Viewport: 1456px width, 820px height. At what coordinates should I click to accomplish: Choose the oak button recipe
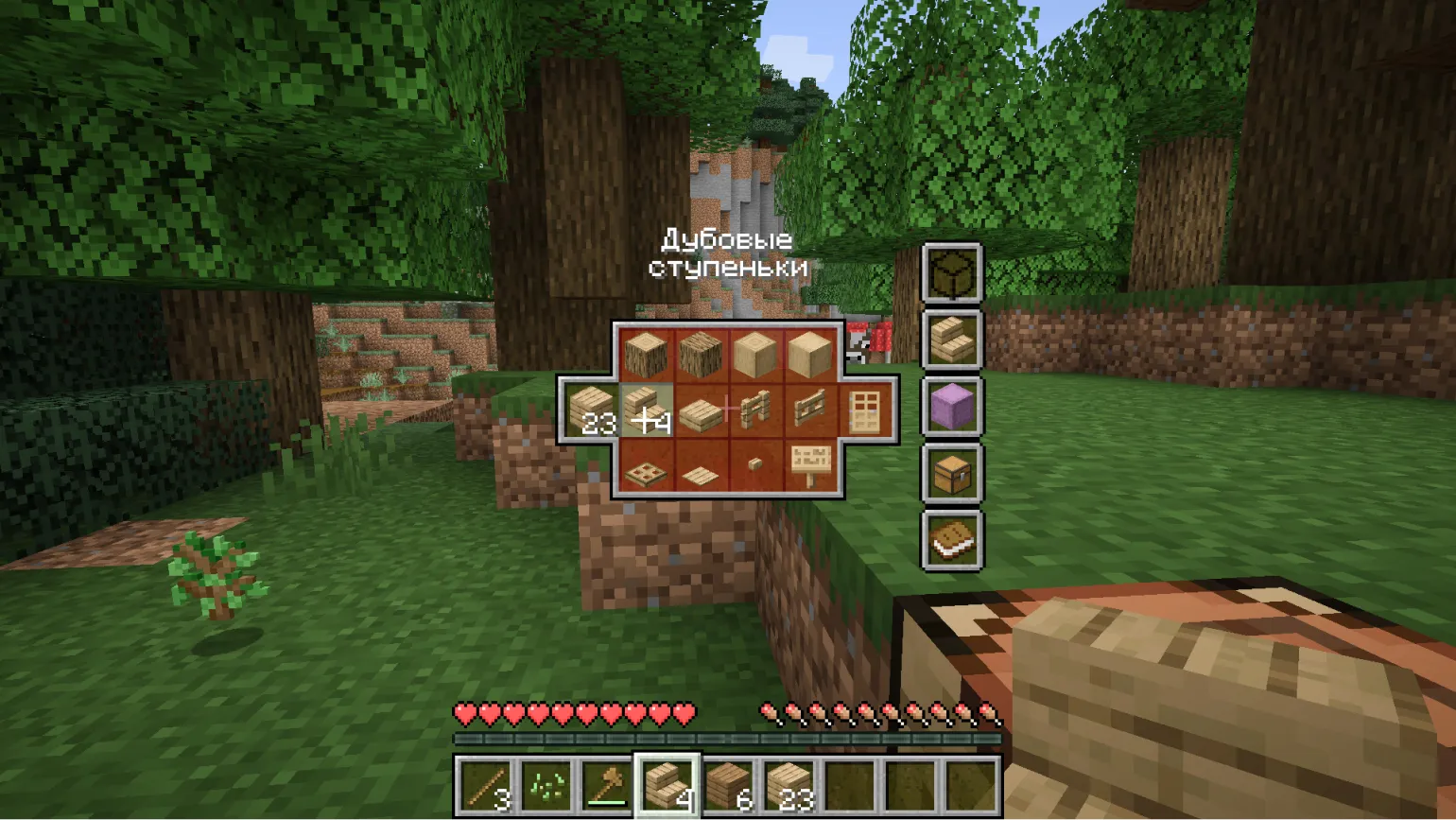(754, 464)
